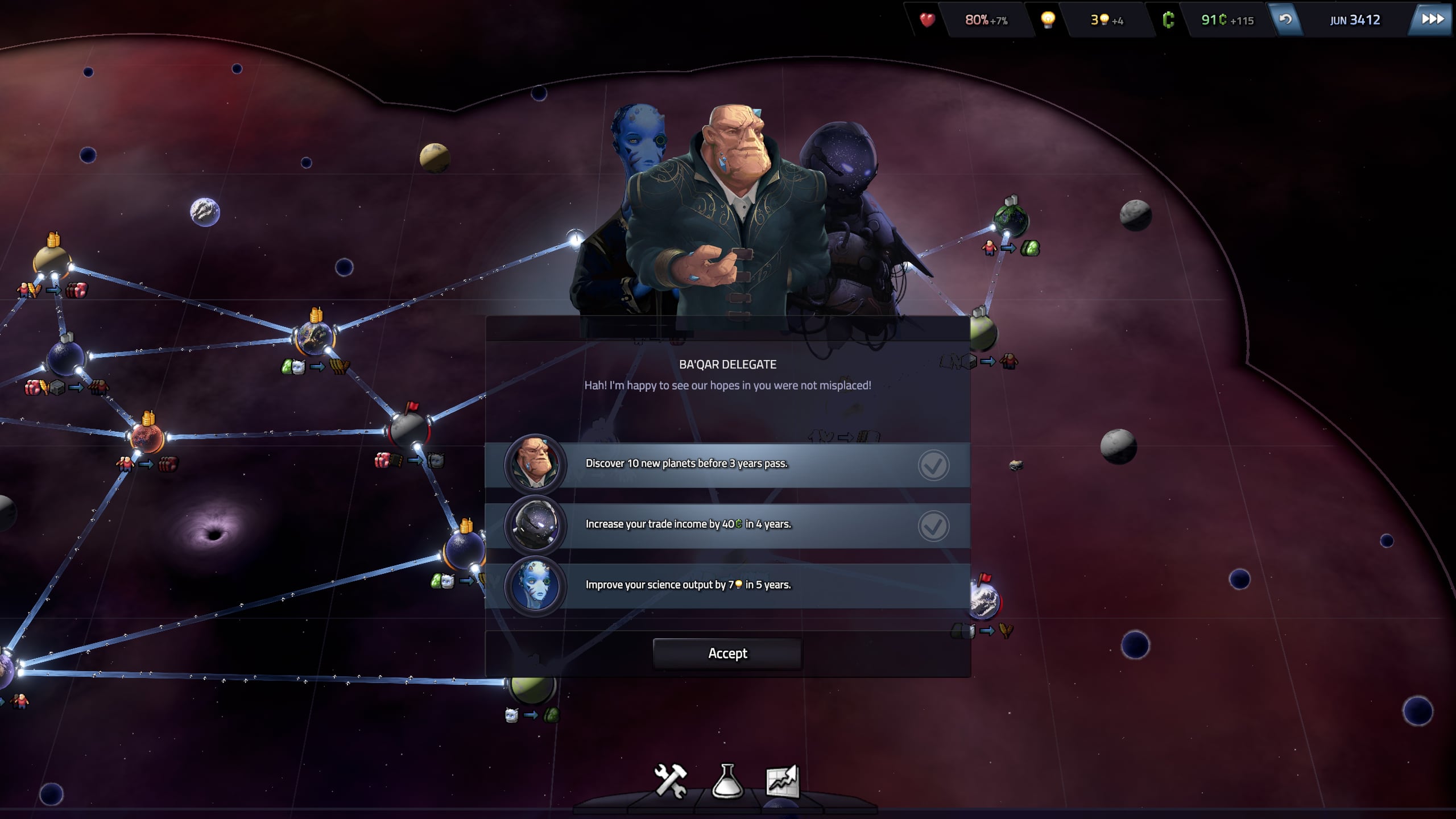Open the build menu with crossed tools

[671, 781]
